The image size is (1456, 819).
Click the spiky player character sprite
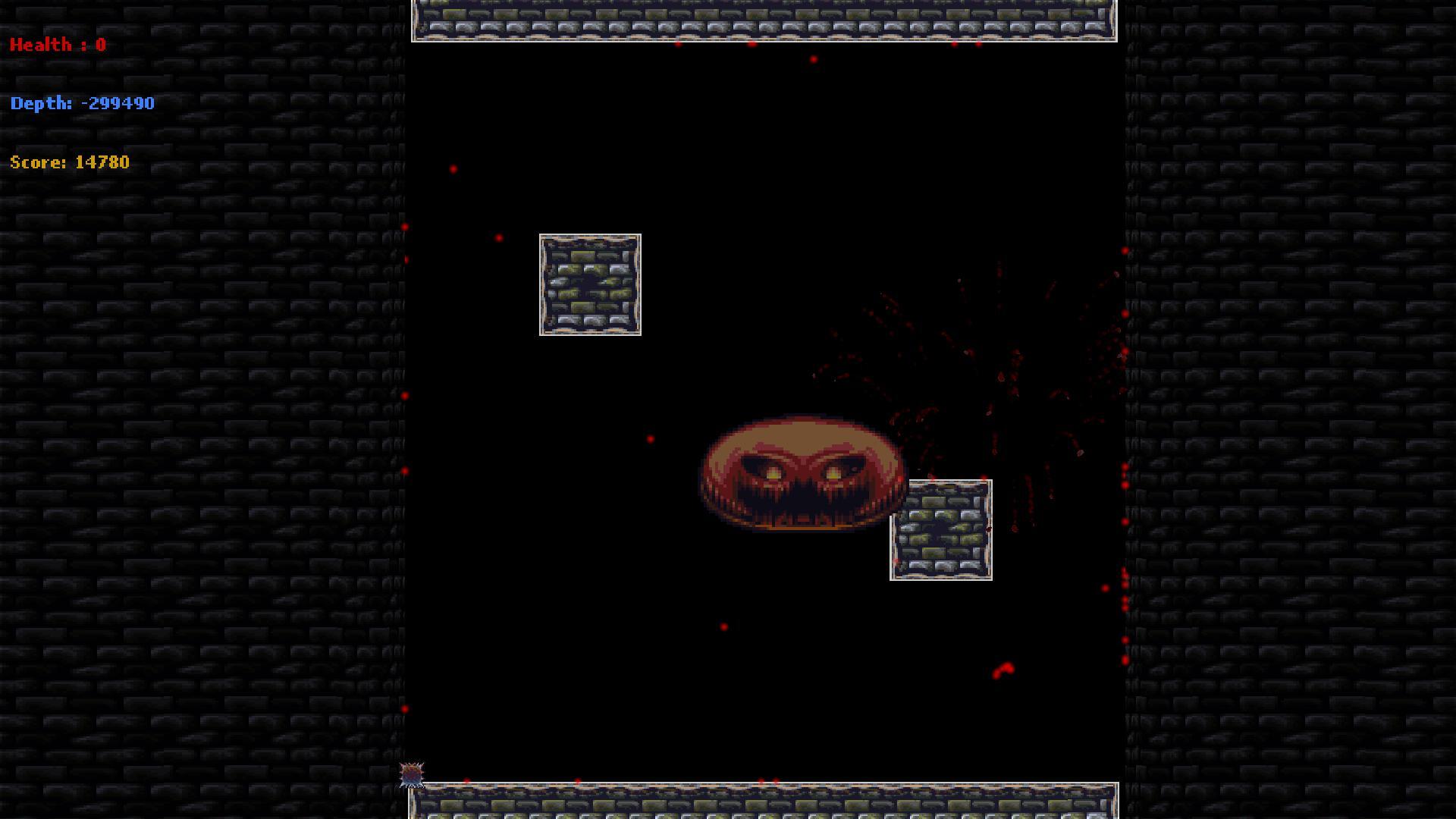tap(411, 774)
